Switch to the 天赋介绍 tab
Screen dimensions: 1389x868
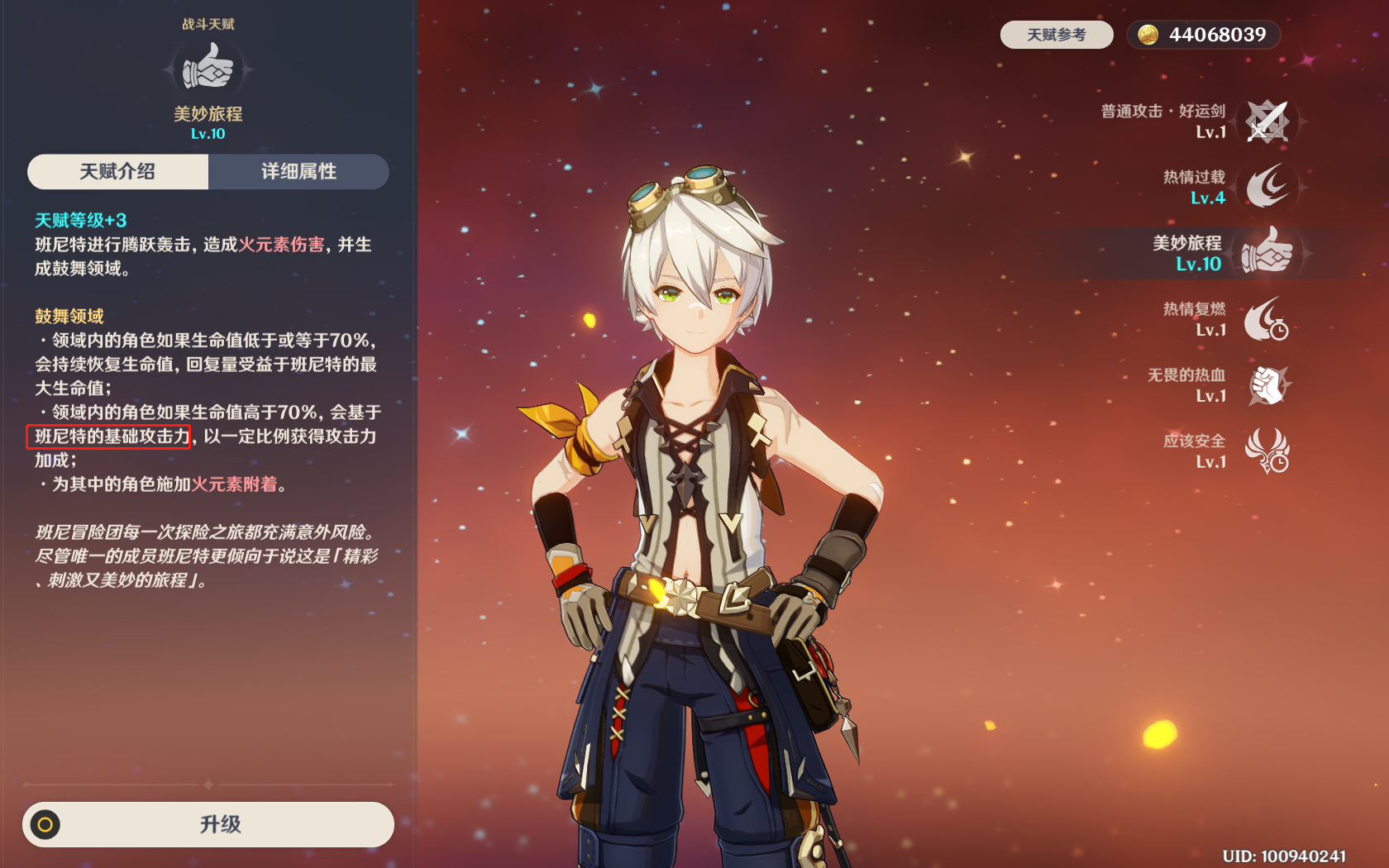click(117, 172)
